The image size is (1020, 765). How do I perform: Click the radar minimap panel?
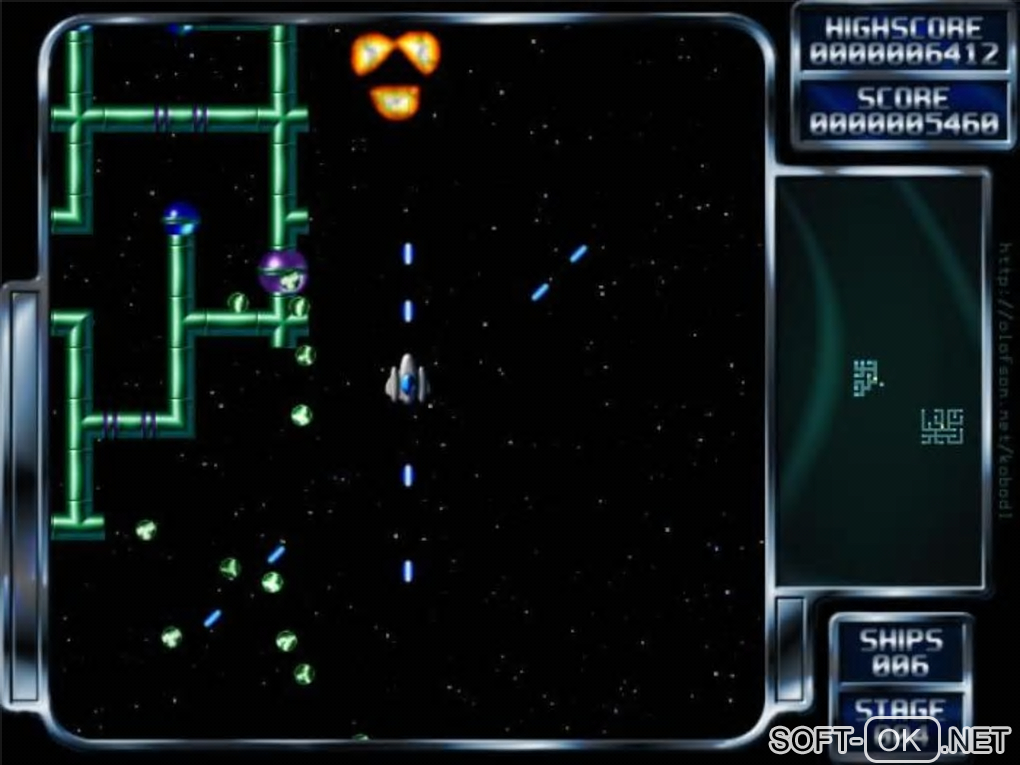pyautogui.click(x=880, y=380)
